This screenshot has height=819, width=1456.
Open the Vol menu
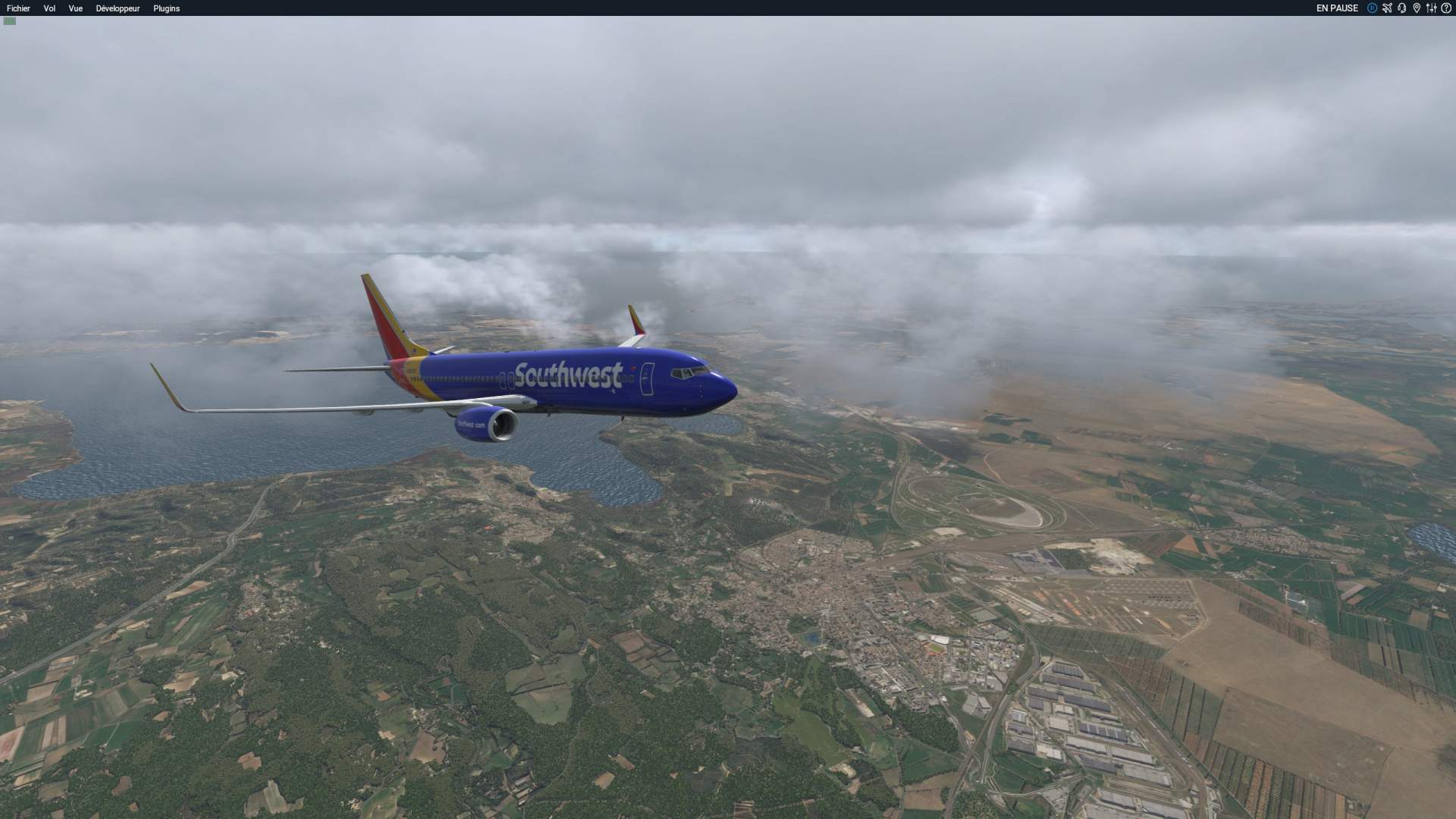point(49,8)
